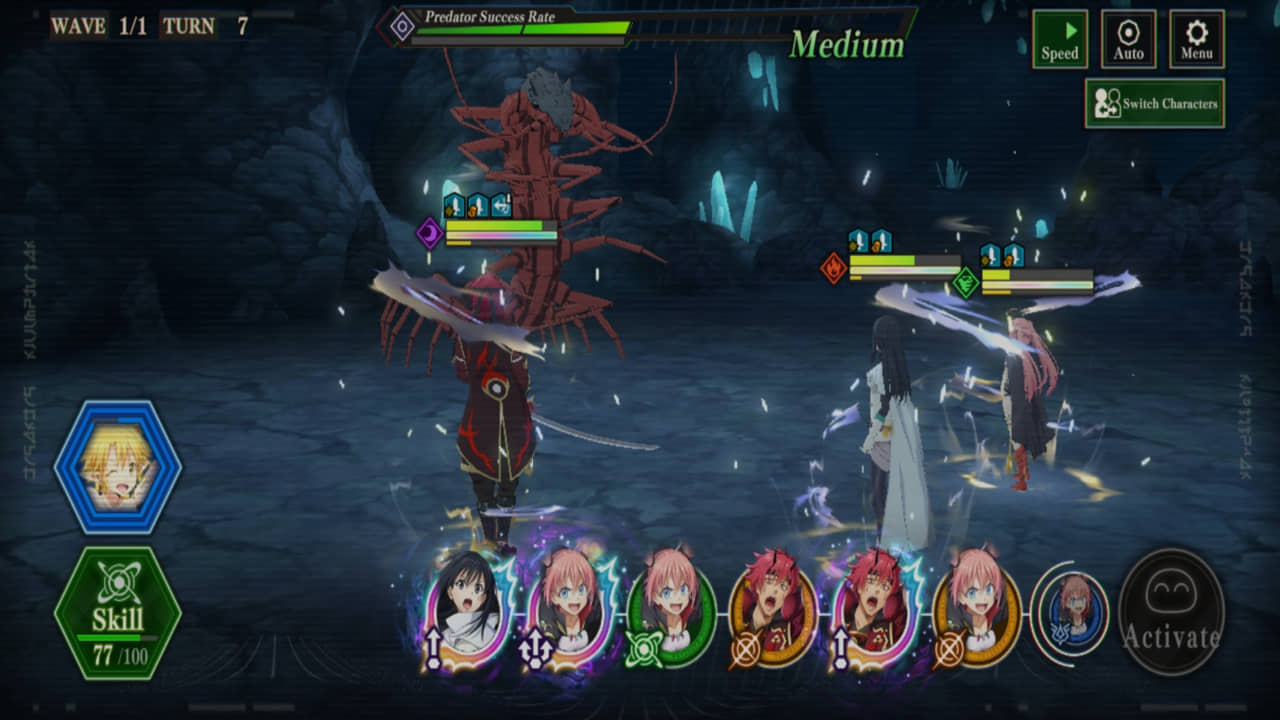Select the Auto battle icon
Image resolution: width=1280 pixels, height=720 pixels.
[x=1128, y=38]
